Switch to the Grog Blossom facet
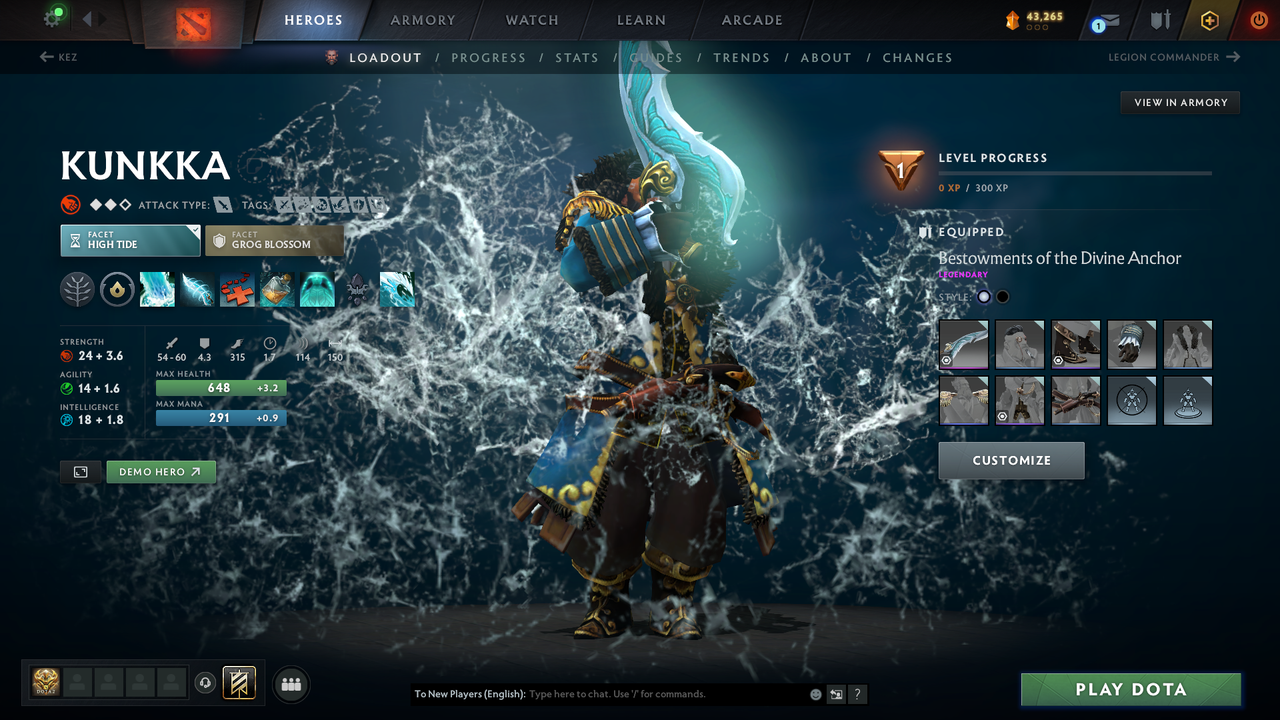Viewport: 1280px width, 720px height. point(274,240)
